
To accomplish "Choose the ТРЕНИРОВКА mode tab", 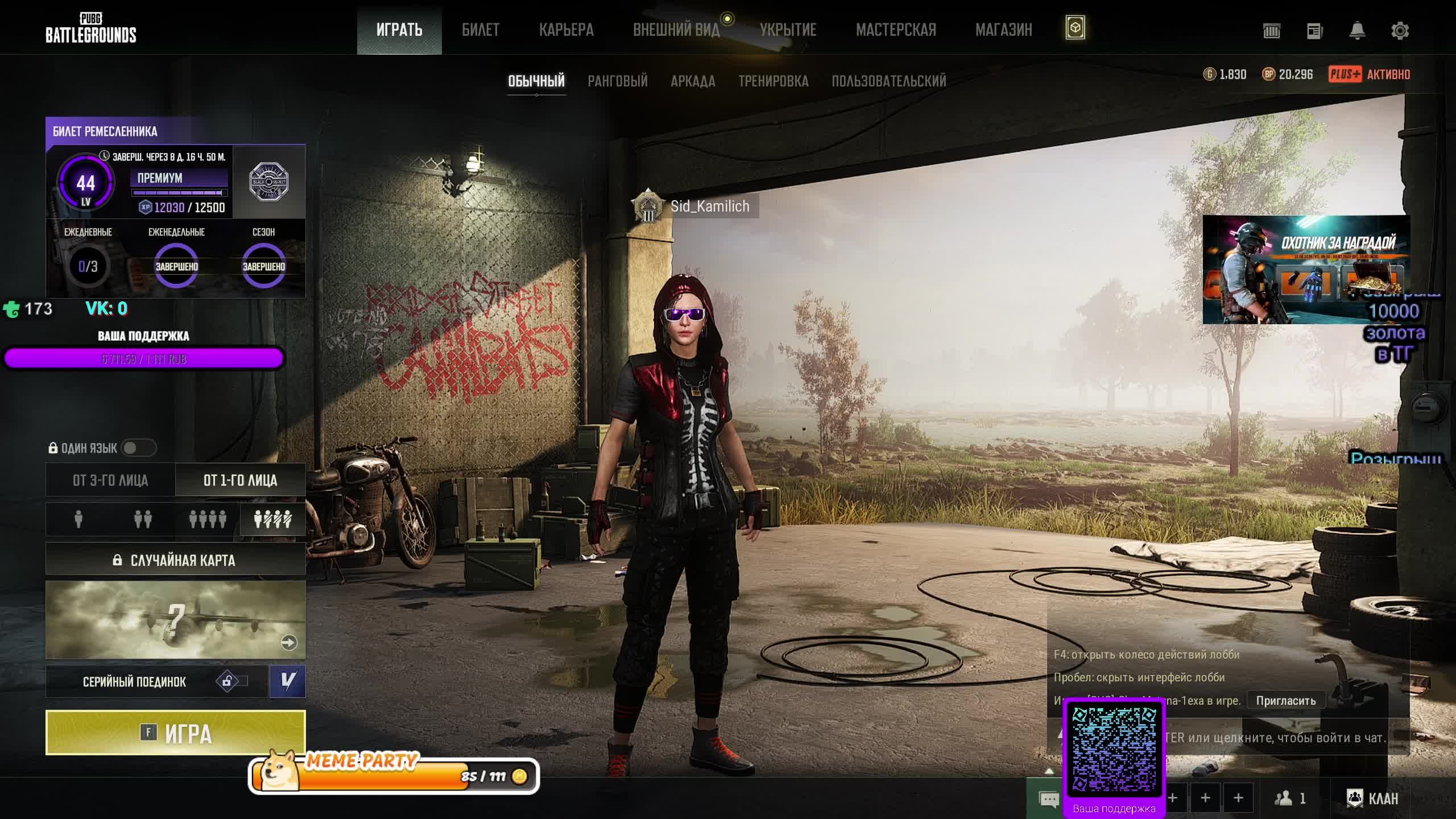I will point(773,81).
